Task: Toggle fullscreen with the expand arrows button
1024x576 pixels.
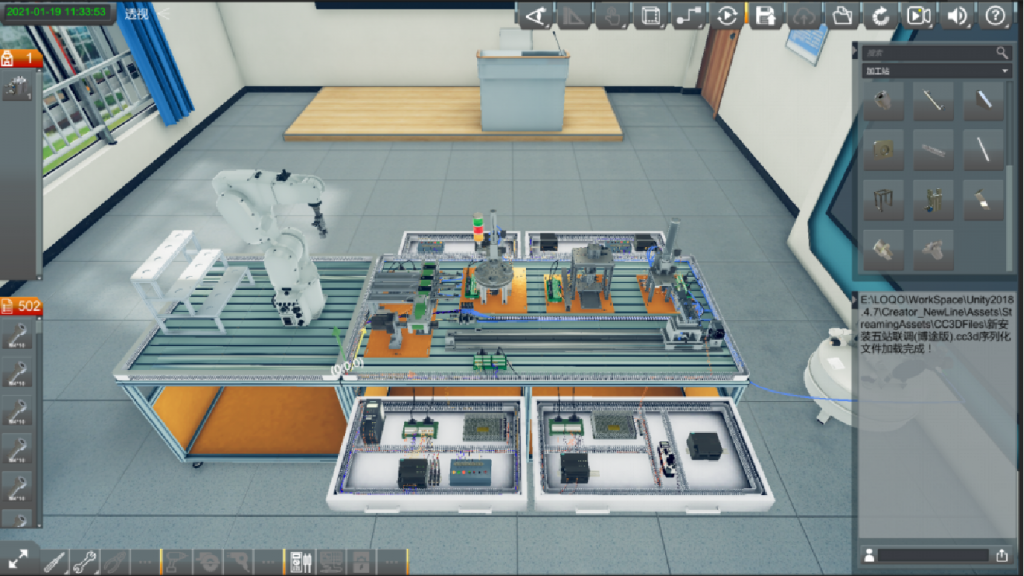Action: [x=18, y=559]
